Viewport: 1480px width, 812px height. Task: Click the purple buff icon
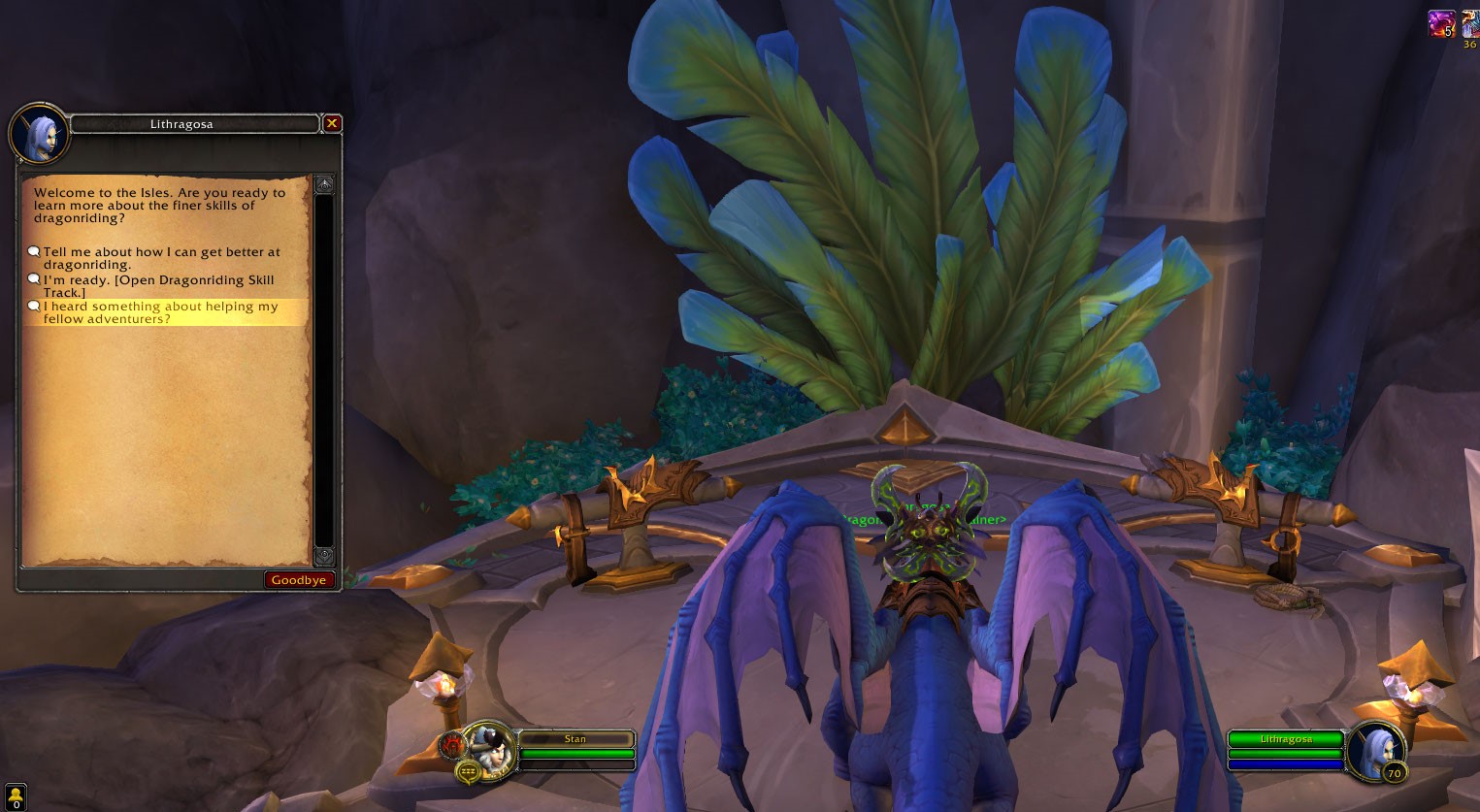coord(1441,23)
